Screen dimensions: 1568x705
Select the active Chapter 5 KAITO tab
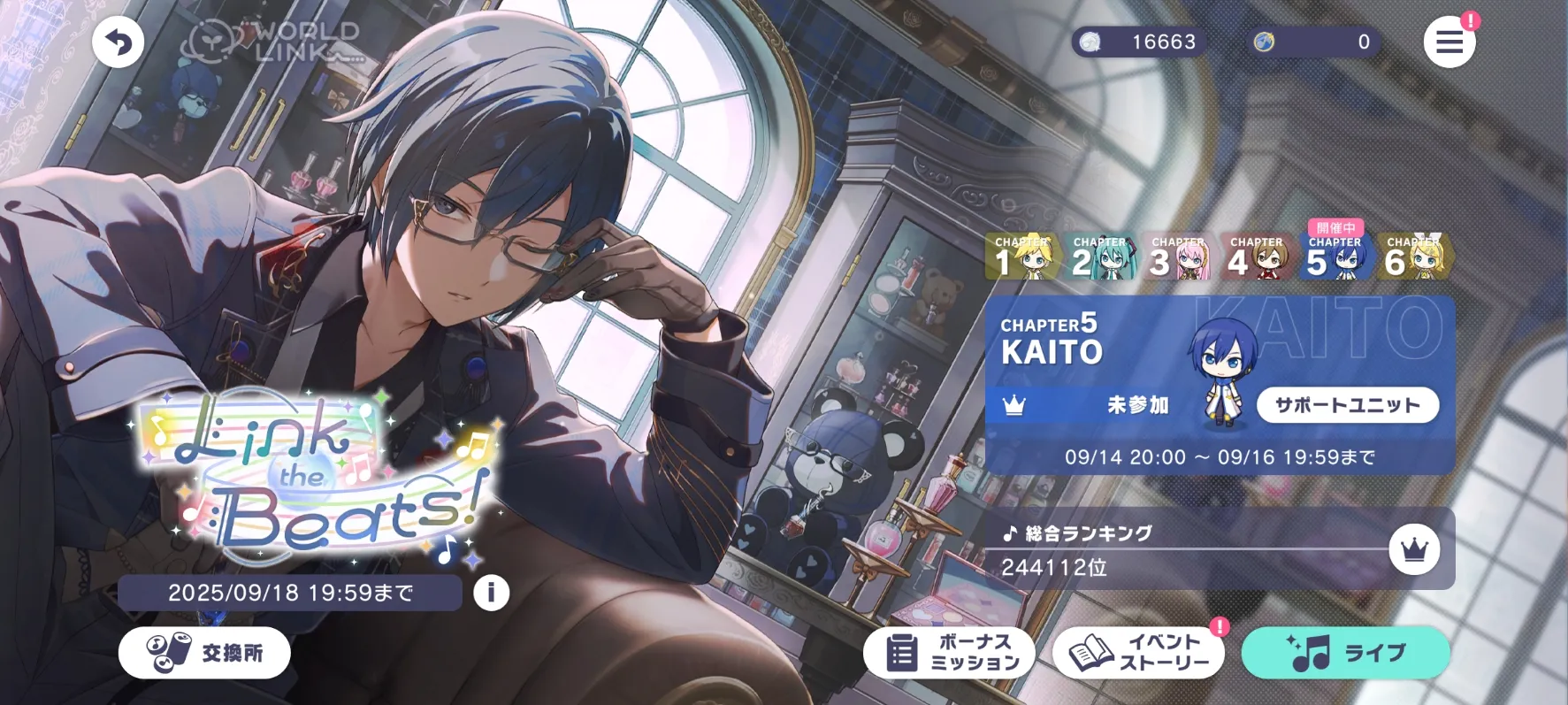pyautogui.click(x=1335, y=257)
